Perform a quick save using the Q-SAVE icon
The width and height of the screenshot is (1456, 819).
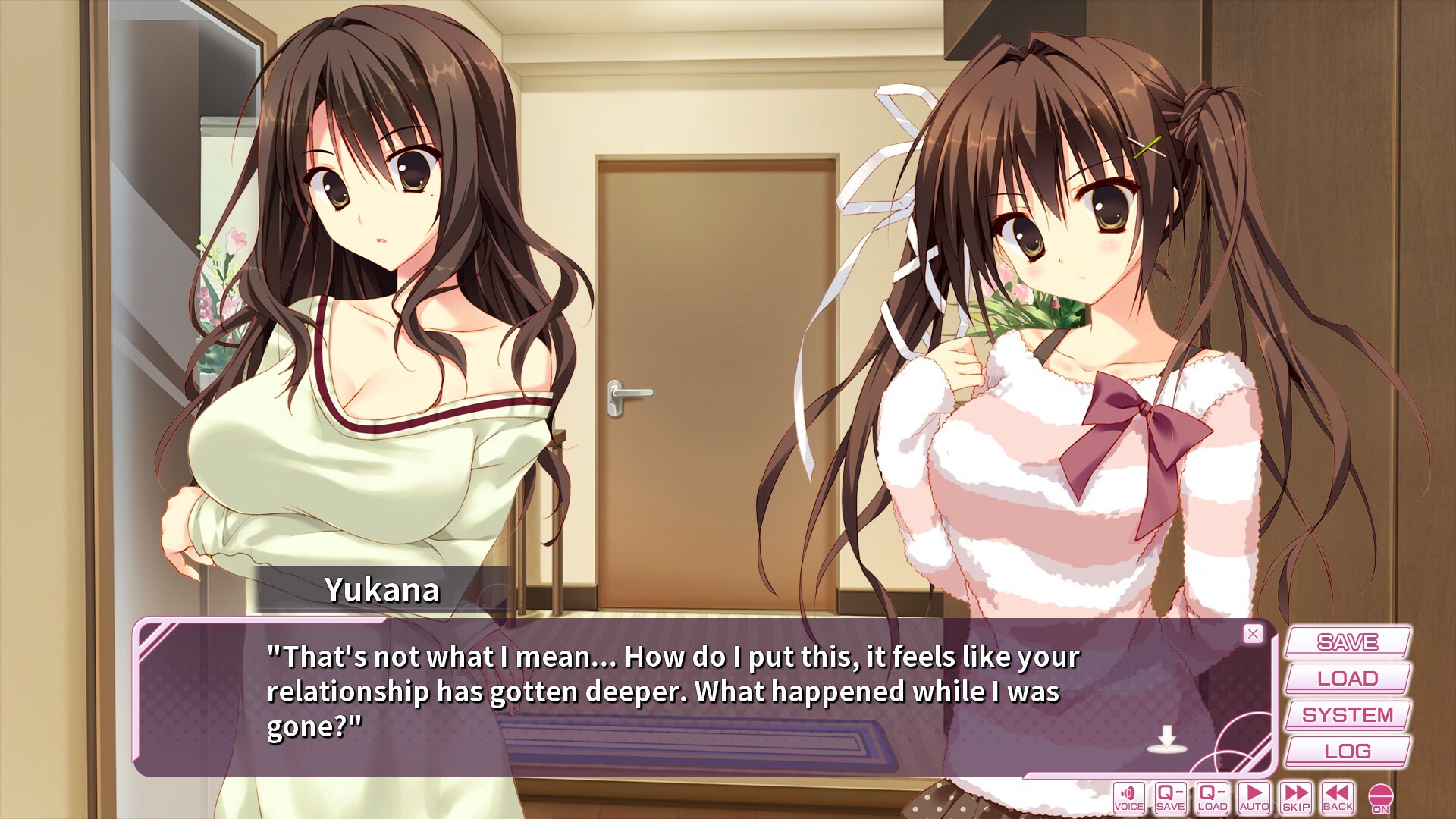point(1170,799)
